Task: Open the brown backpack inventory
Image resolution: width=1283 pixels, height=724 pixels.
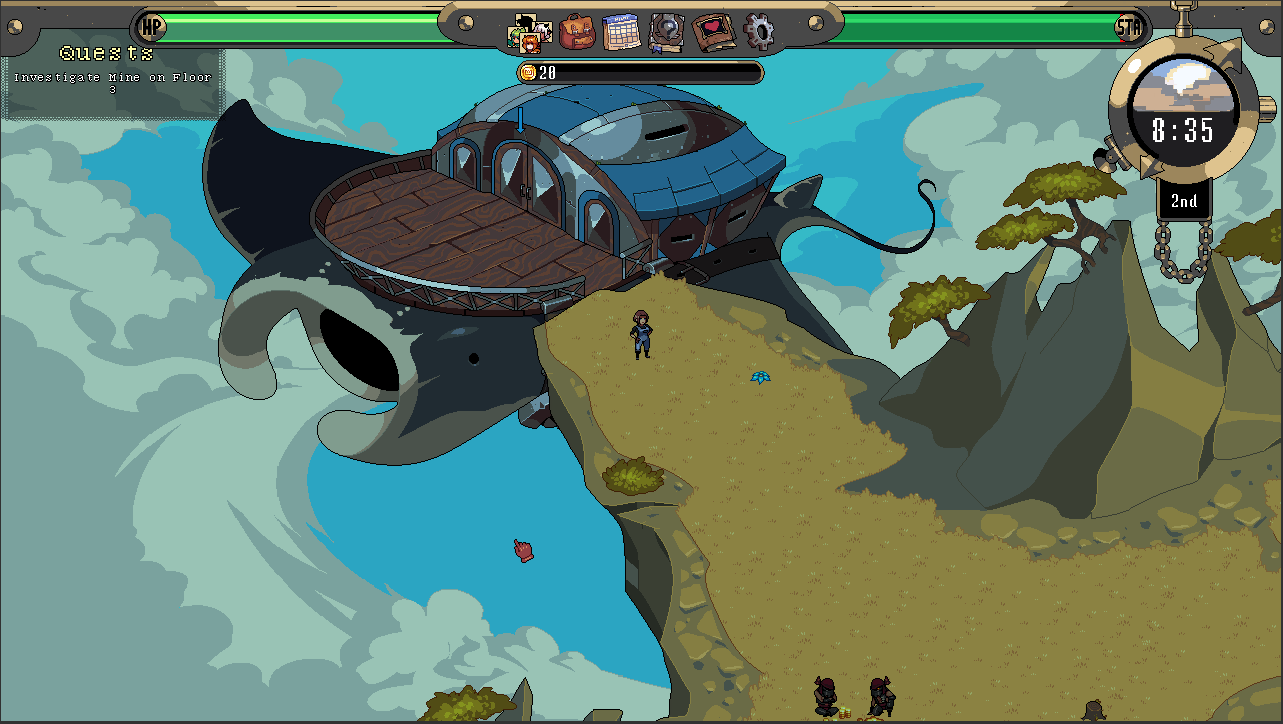Action: click(577, 32)
